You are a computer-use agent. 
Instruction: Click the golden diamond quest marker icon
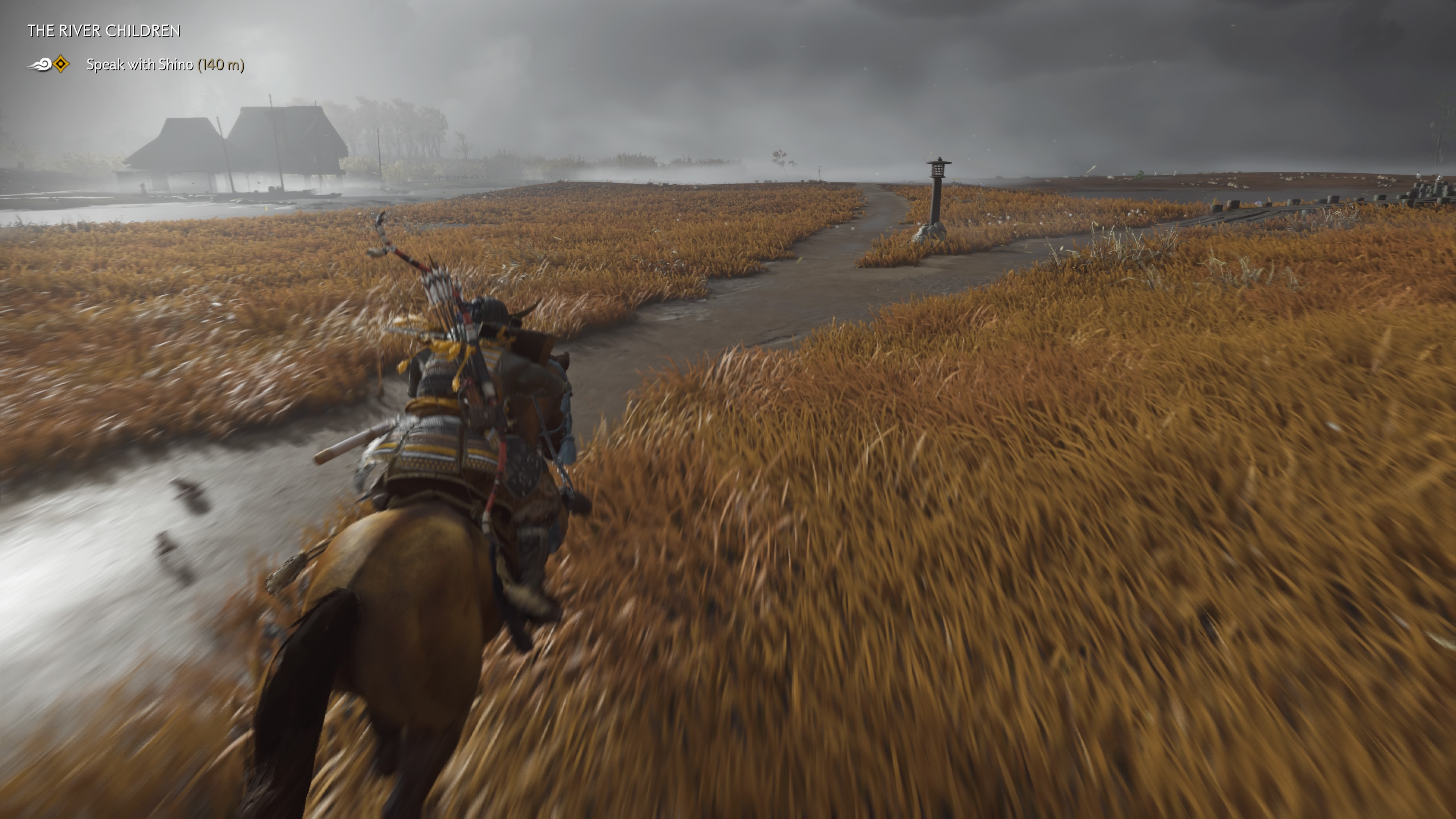tap(61, 64)
